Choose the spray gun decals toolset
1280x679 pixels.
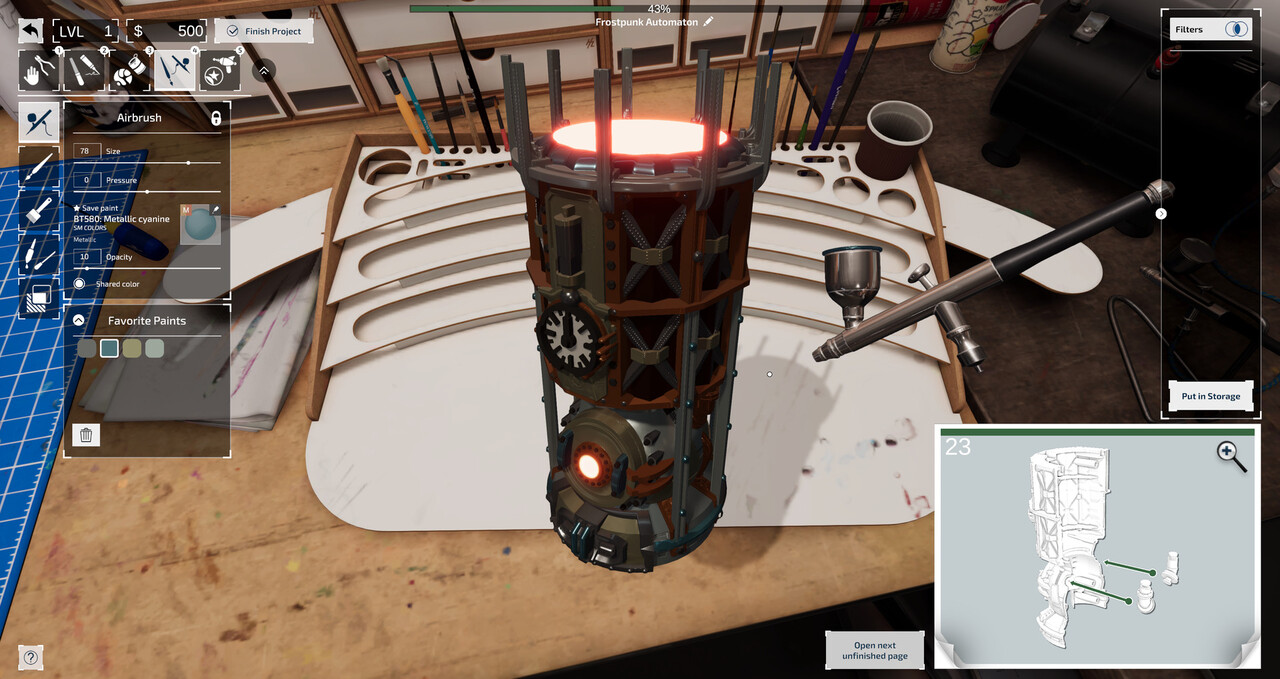pos(220,71)
